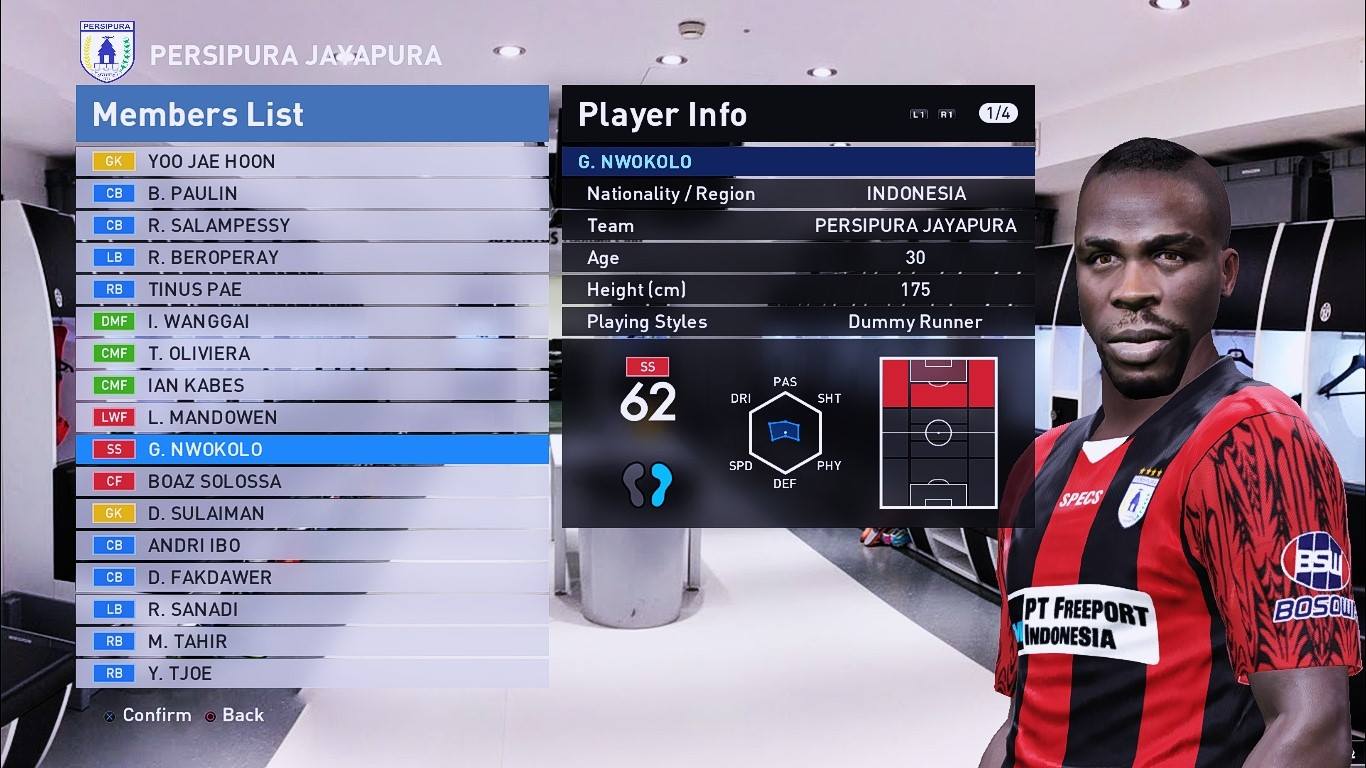Open the hexagonal player stats radar
Screen dimensions: 1366x768
pyautogui.click(x=784, y=432)
